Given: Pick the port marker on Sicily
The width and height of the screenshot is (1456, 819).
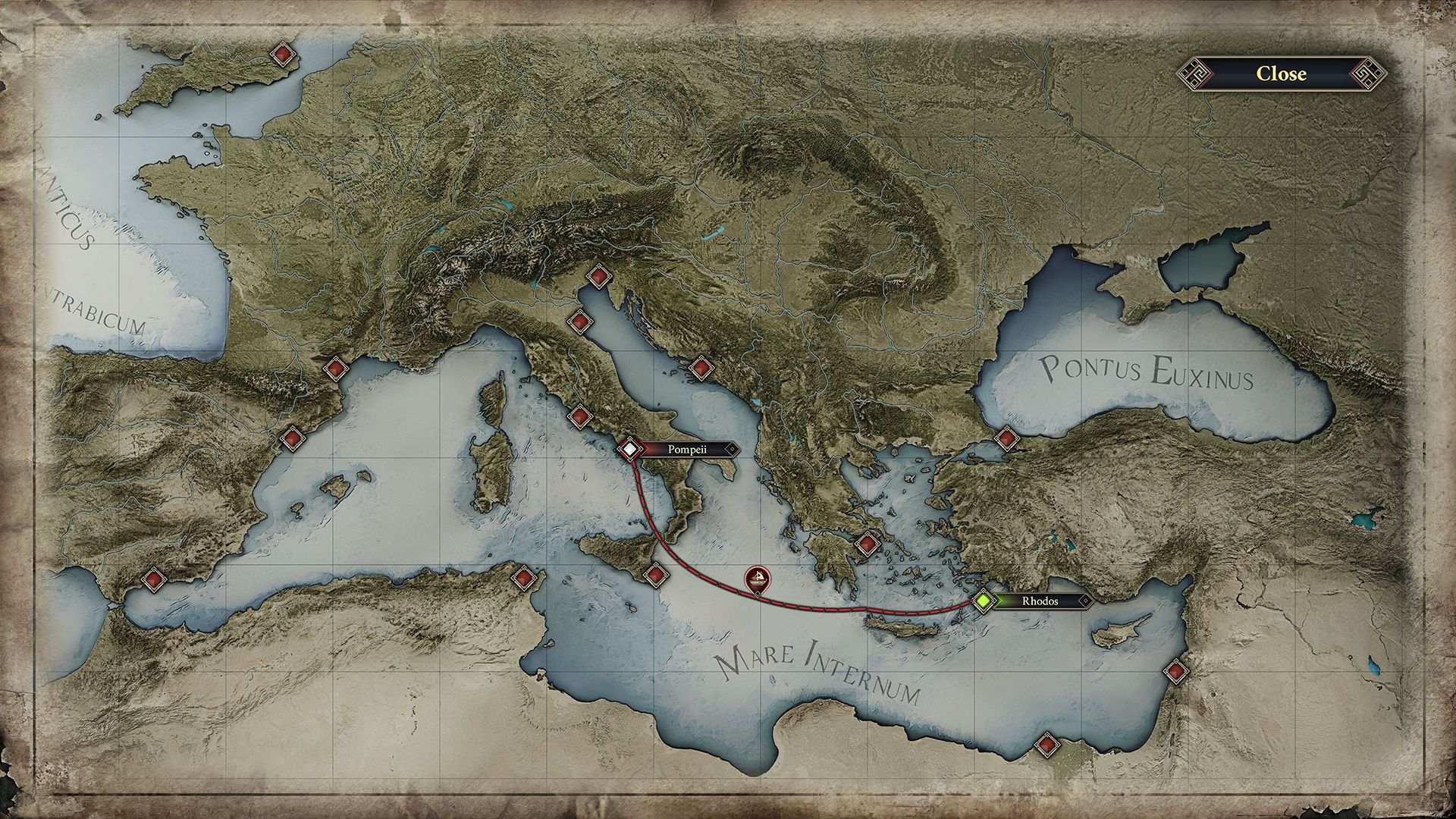Looking at the screenshot, I should (654, 575).
